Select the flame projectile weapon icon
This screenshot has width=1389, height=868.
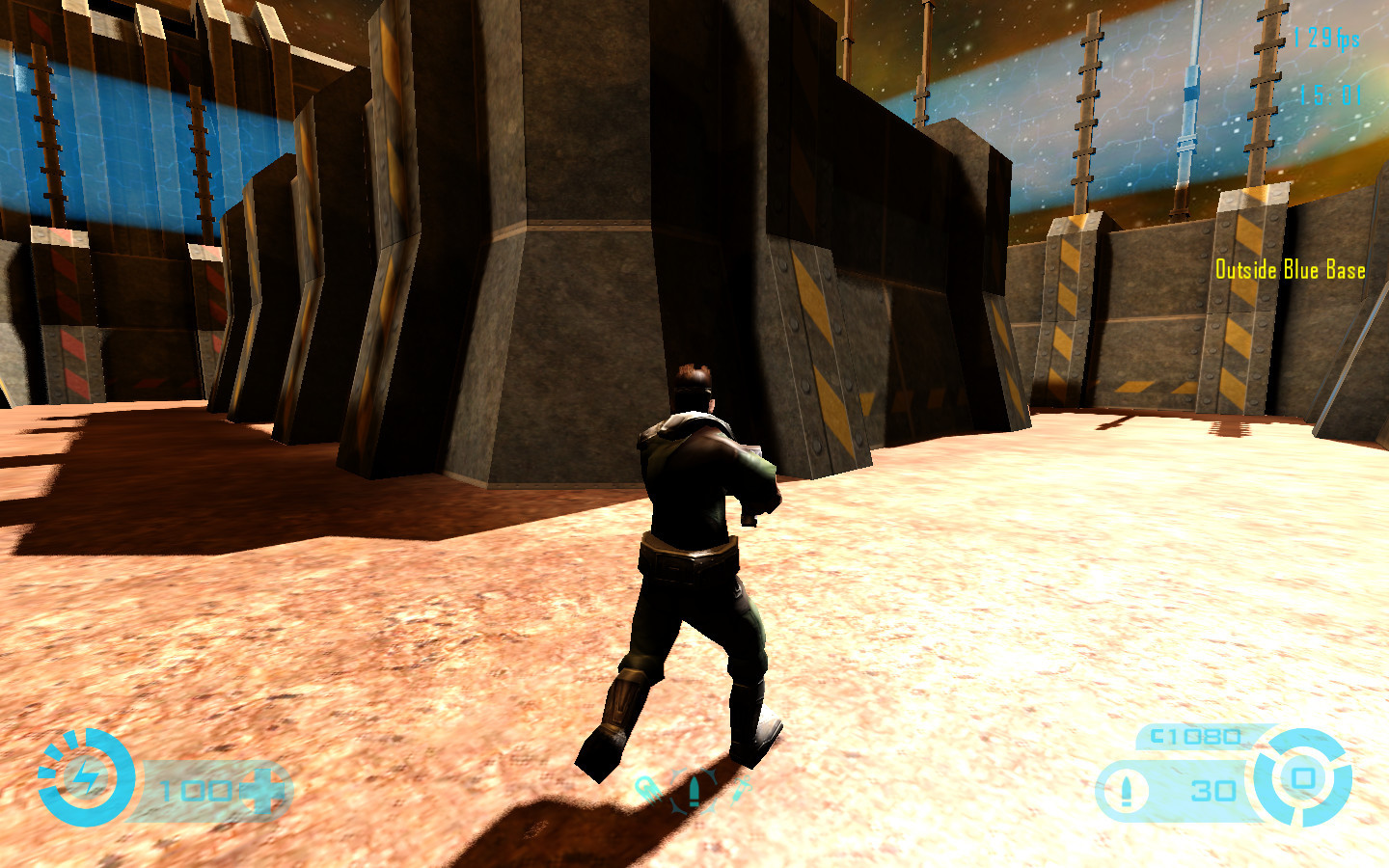tap(647, 789)
